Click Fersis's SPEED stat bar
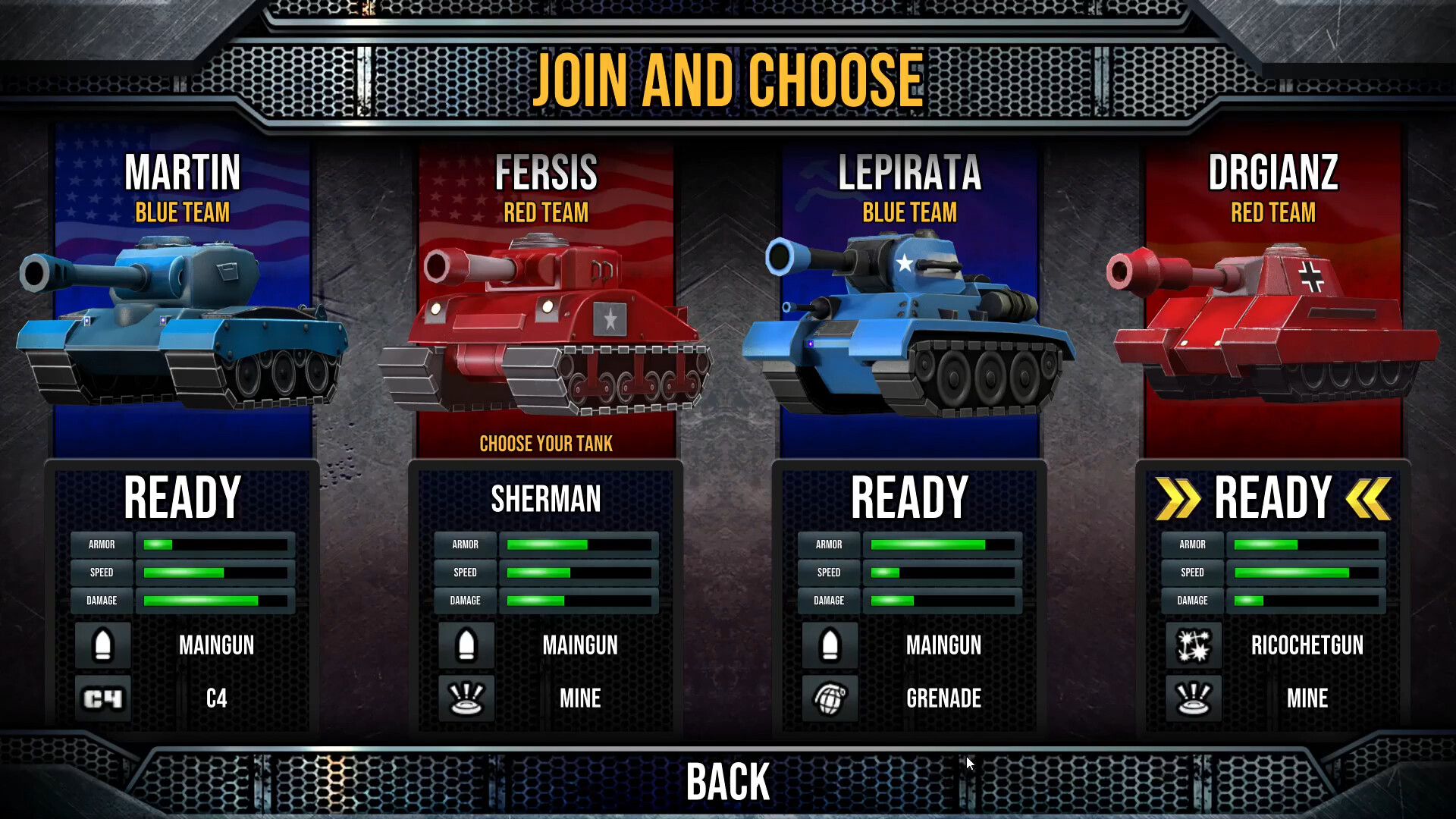Image resolution: width=1456 pixels, height=819 pixels. pyautogui.click(x=579, y=573)
